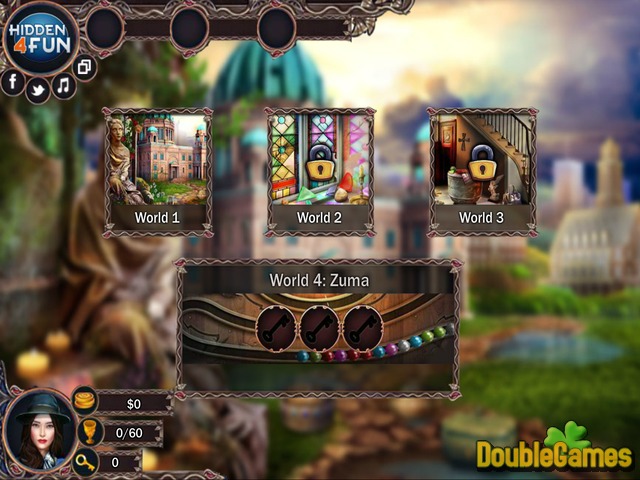Open the World 4: Zuma panel
This screenshot has width=640, height=480.
pos(318,327)
